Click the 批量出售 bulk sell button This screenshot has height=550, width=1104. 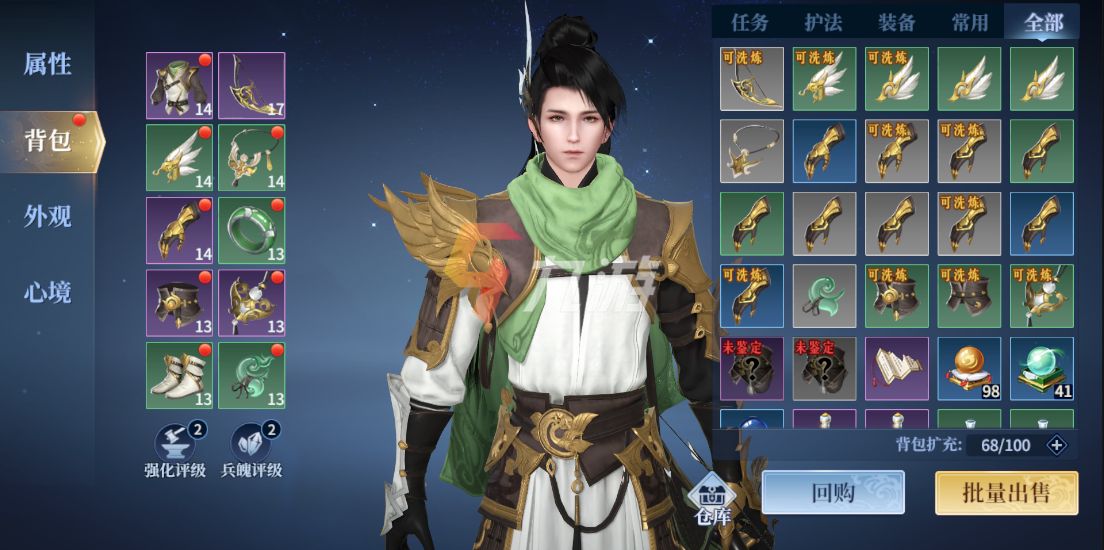(x=1006, y=492)
